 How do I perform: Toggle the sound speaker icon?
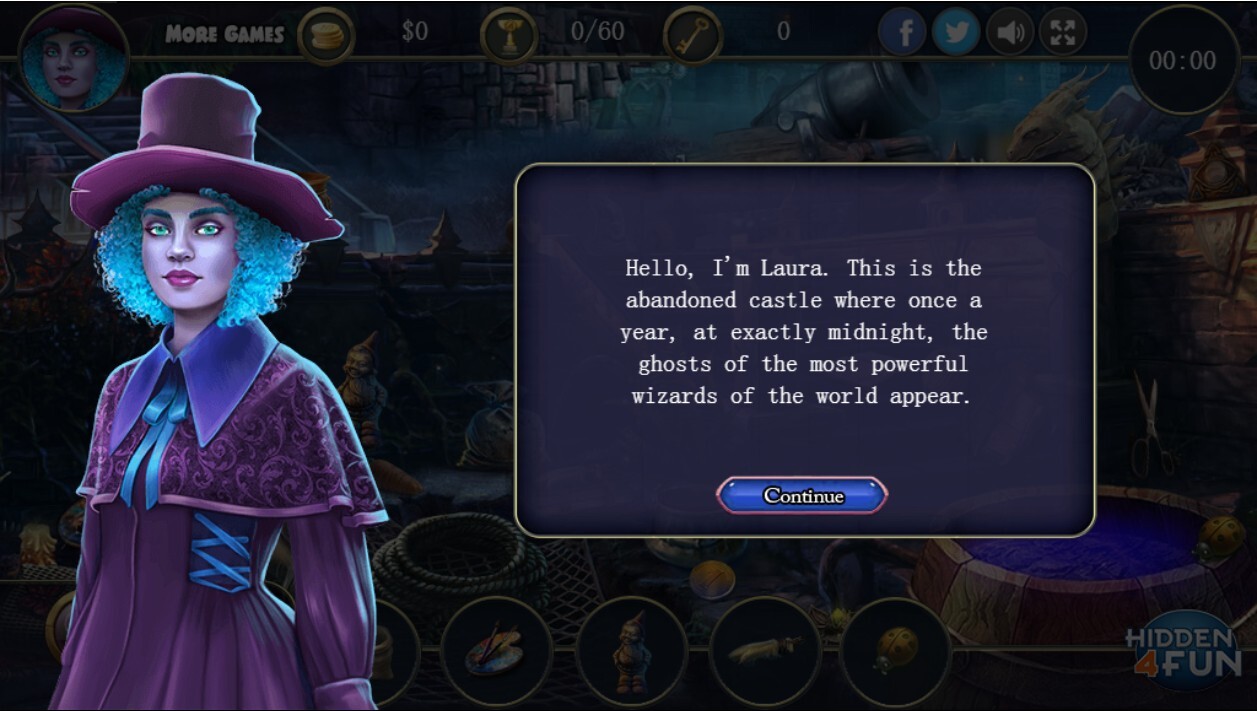1010,33
